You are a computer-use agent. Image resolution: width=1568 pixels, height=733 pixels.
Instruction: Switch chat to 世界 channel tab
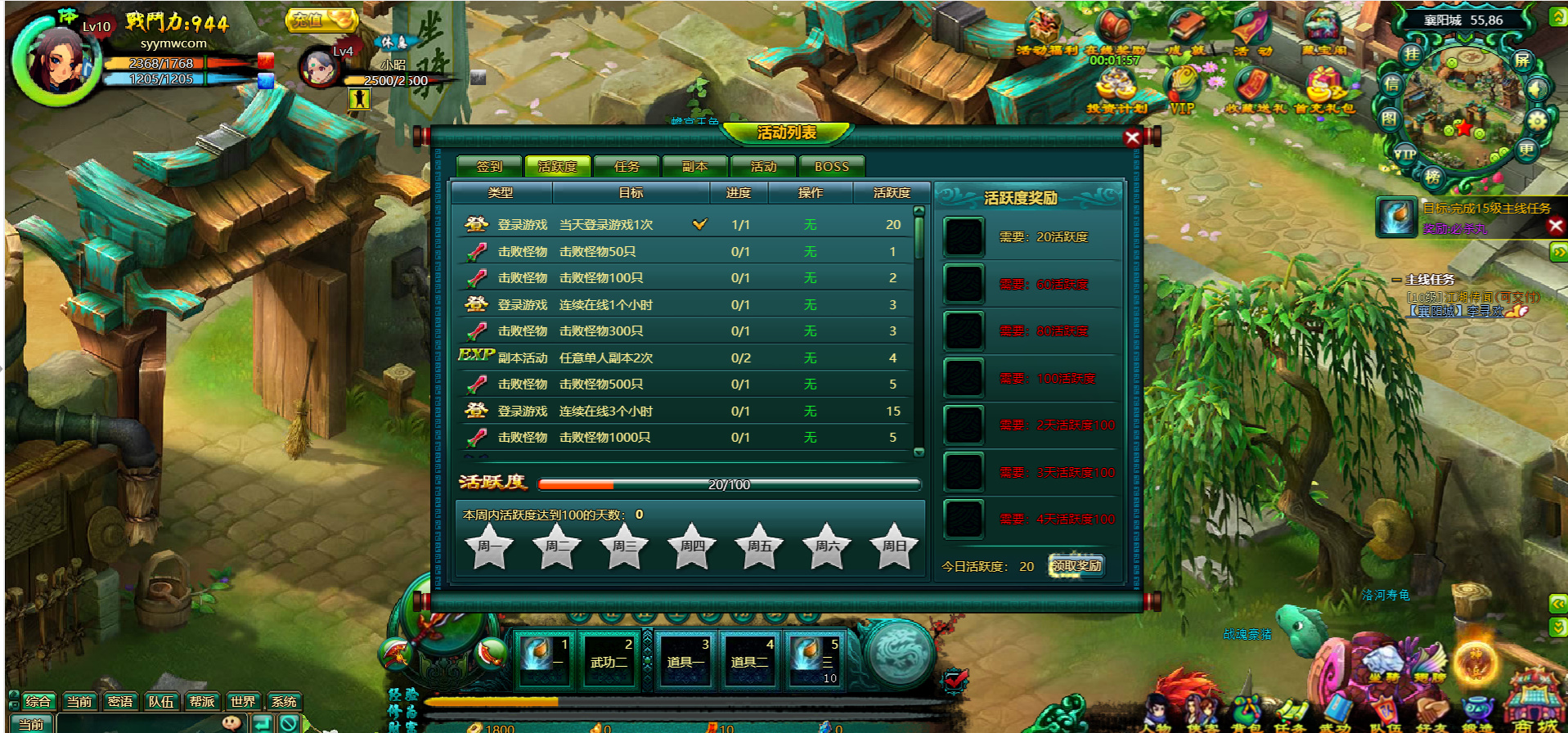click(243, 701)
